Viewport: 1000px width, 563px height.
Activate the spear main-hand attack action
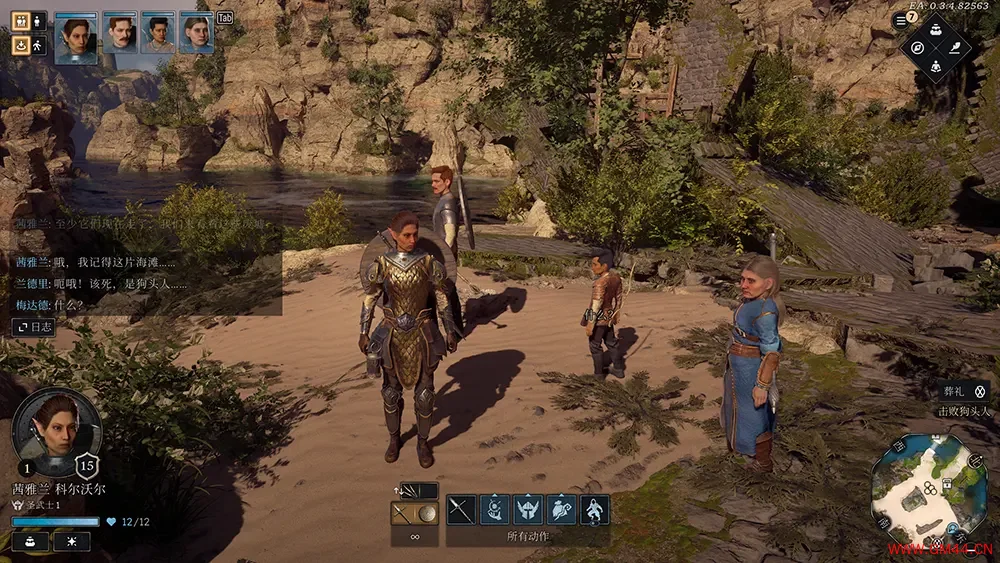coord(461,510)
